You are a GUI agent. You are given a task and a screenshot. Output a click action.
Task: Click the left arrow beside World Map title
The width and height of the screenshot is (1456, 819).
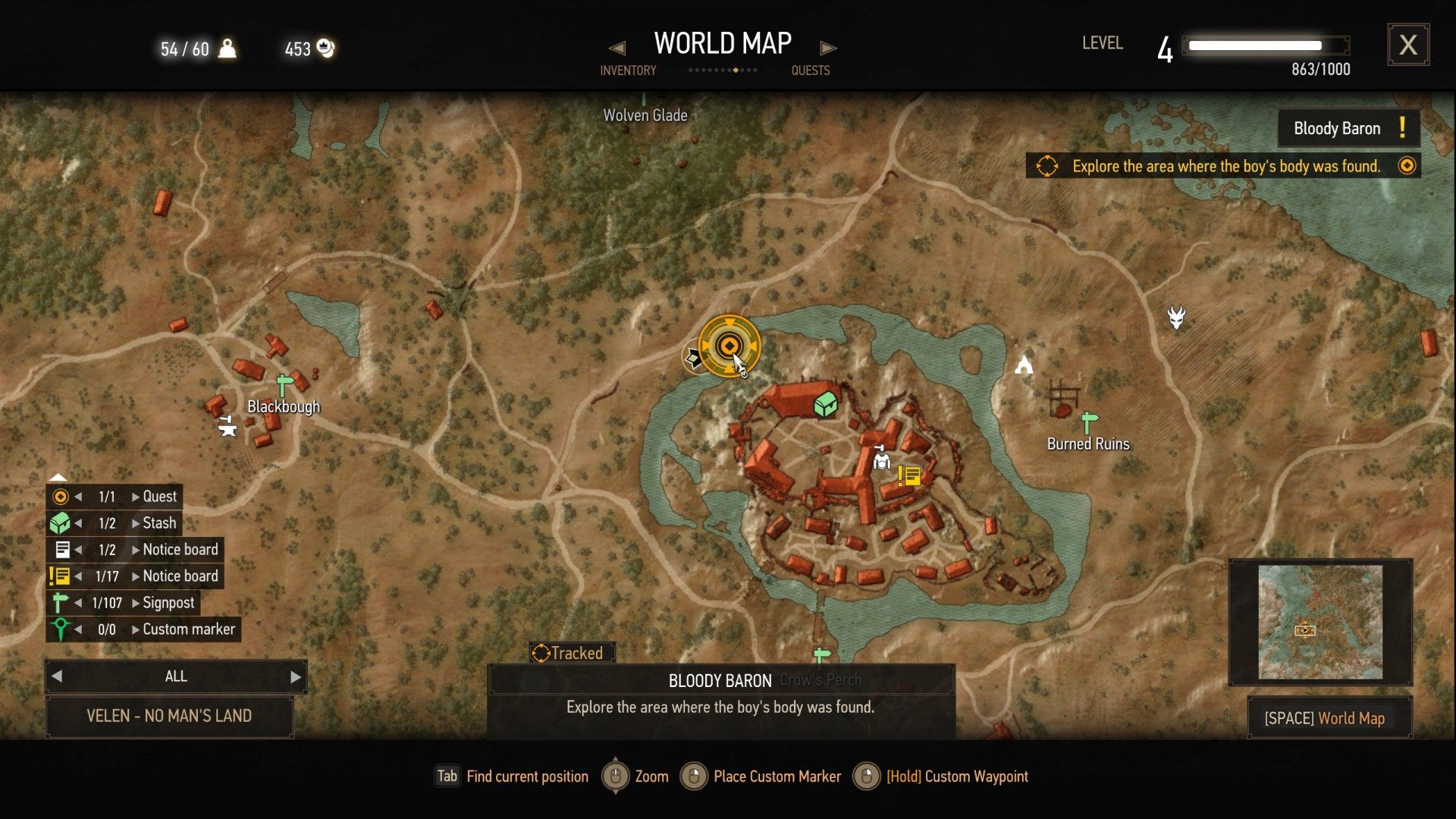(x=617, y=49)
